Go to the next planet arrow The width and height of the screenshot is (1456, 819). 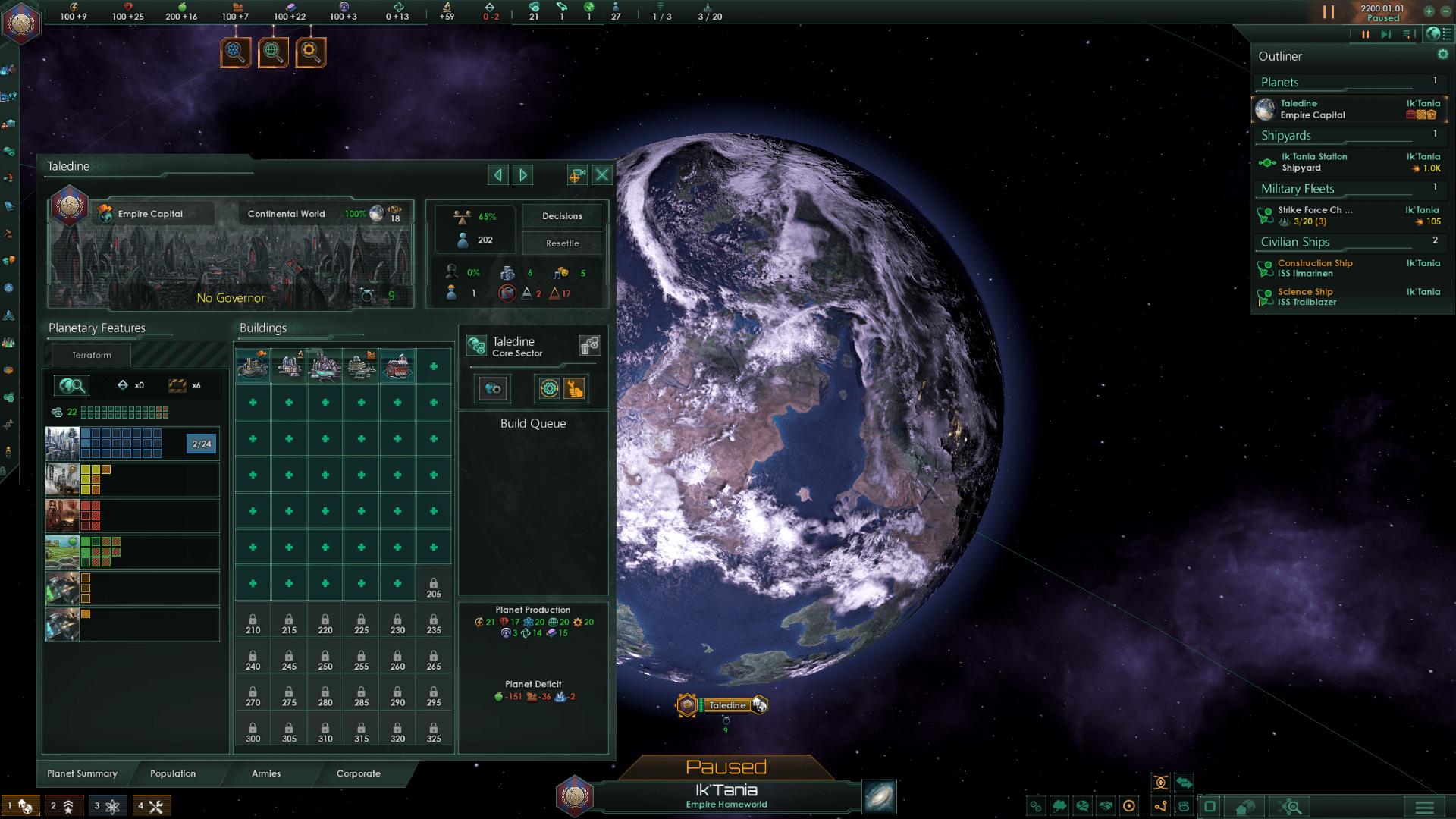tap(523, 175)
